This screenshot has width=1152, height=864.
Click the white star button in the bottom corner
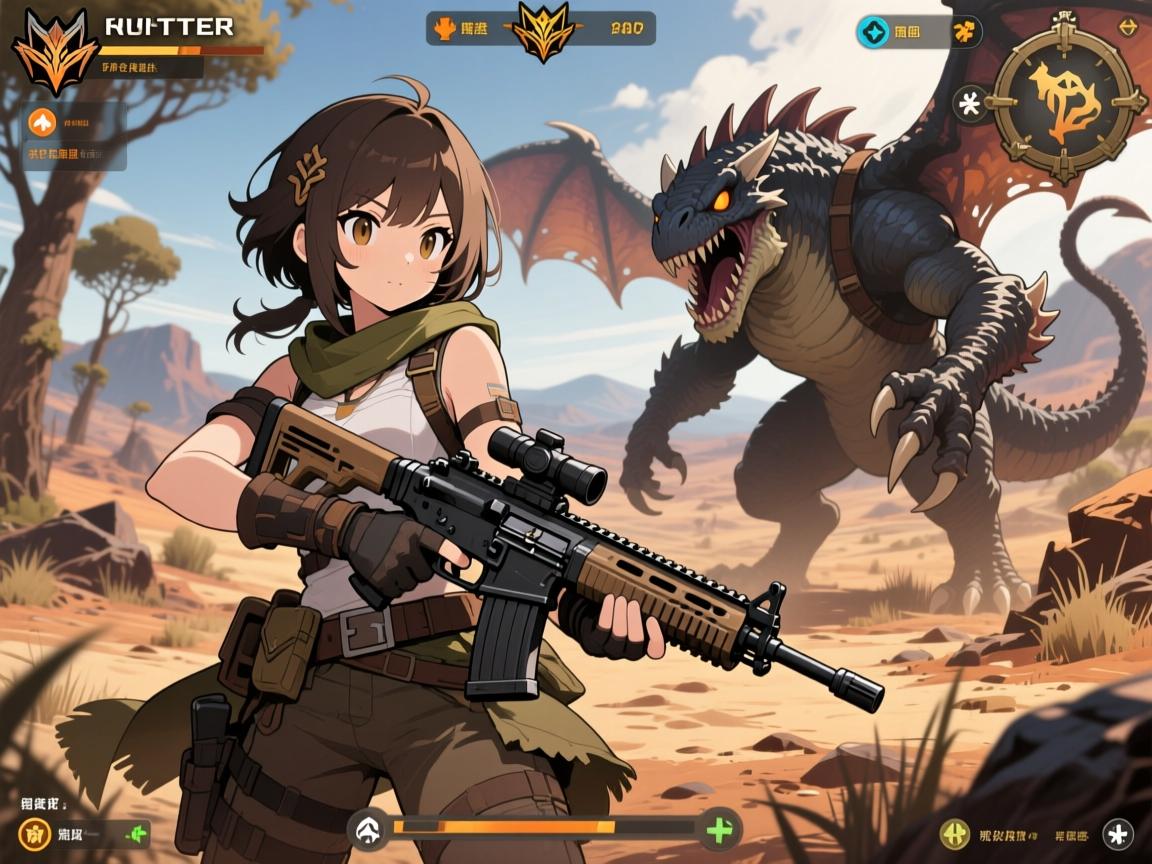[x=1117, y=833]
